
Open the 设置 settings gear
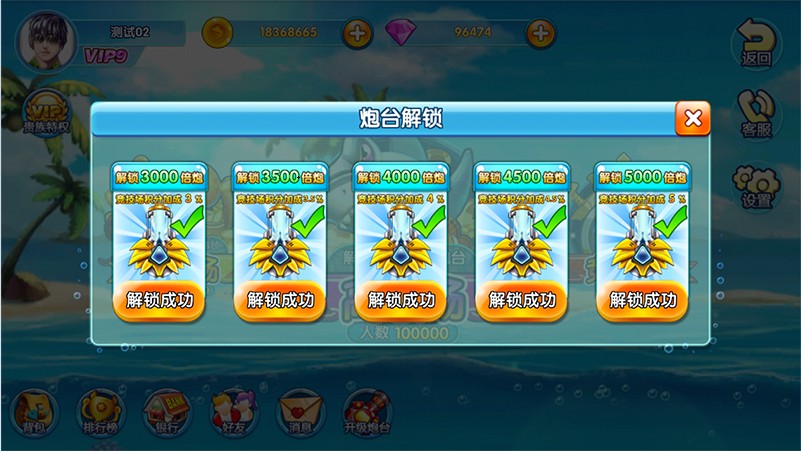(756, 185)
